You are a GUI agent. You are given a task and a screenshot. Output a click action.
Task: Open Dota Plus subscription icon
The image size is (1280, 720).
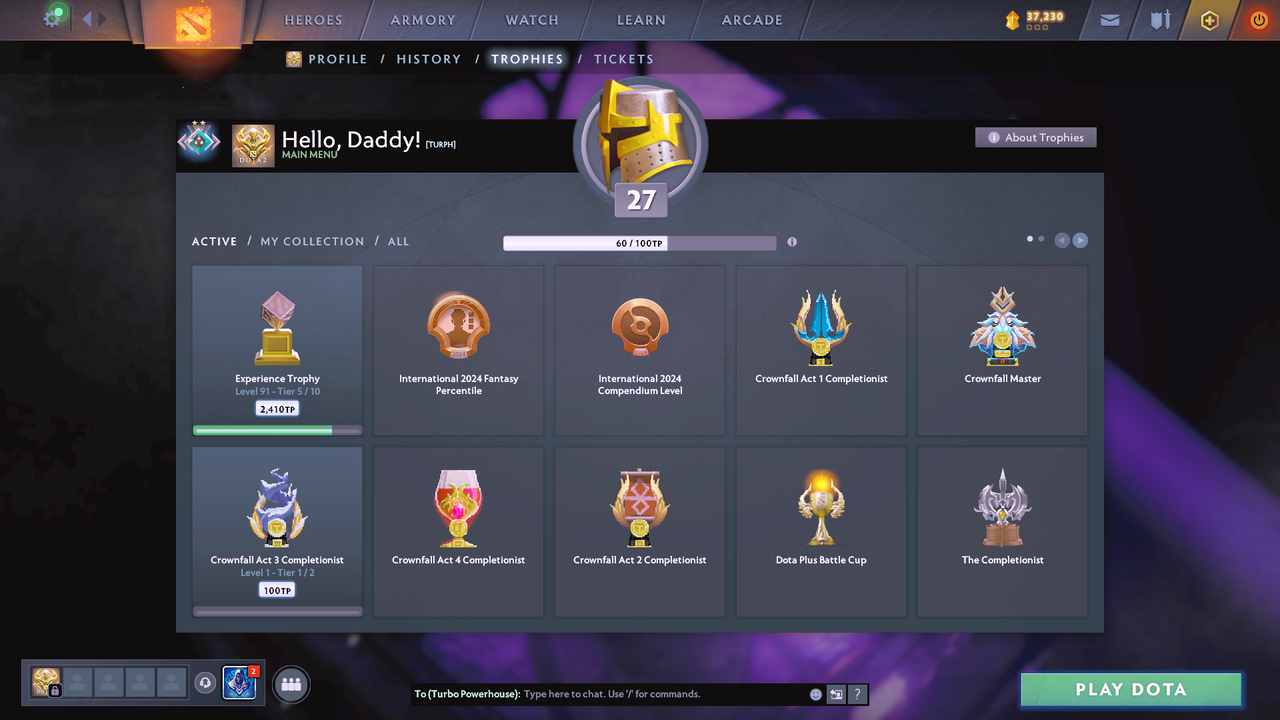point(1209,20)
